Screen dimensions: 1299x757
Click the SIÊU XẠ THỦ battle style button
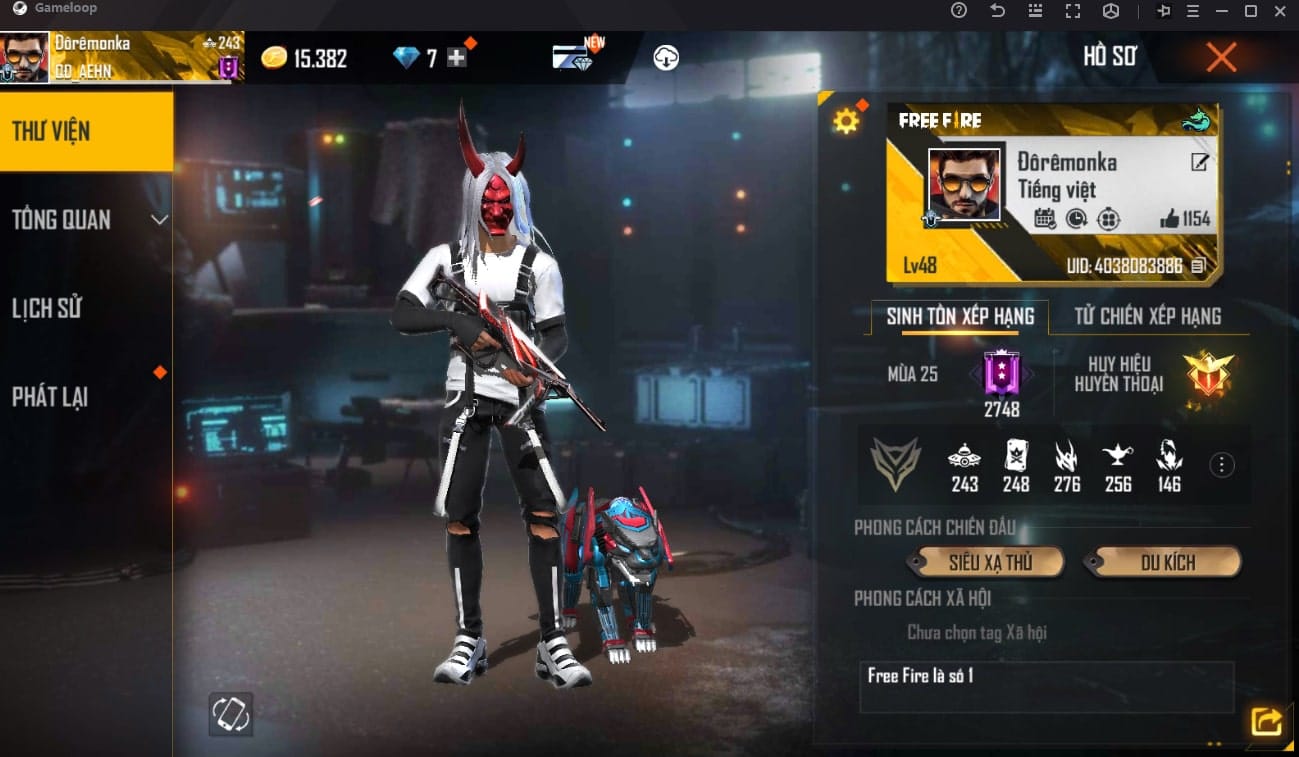[x=985, y=562]
